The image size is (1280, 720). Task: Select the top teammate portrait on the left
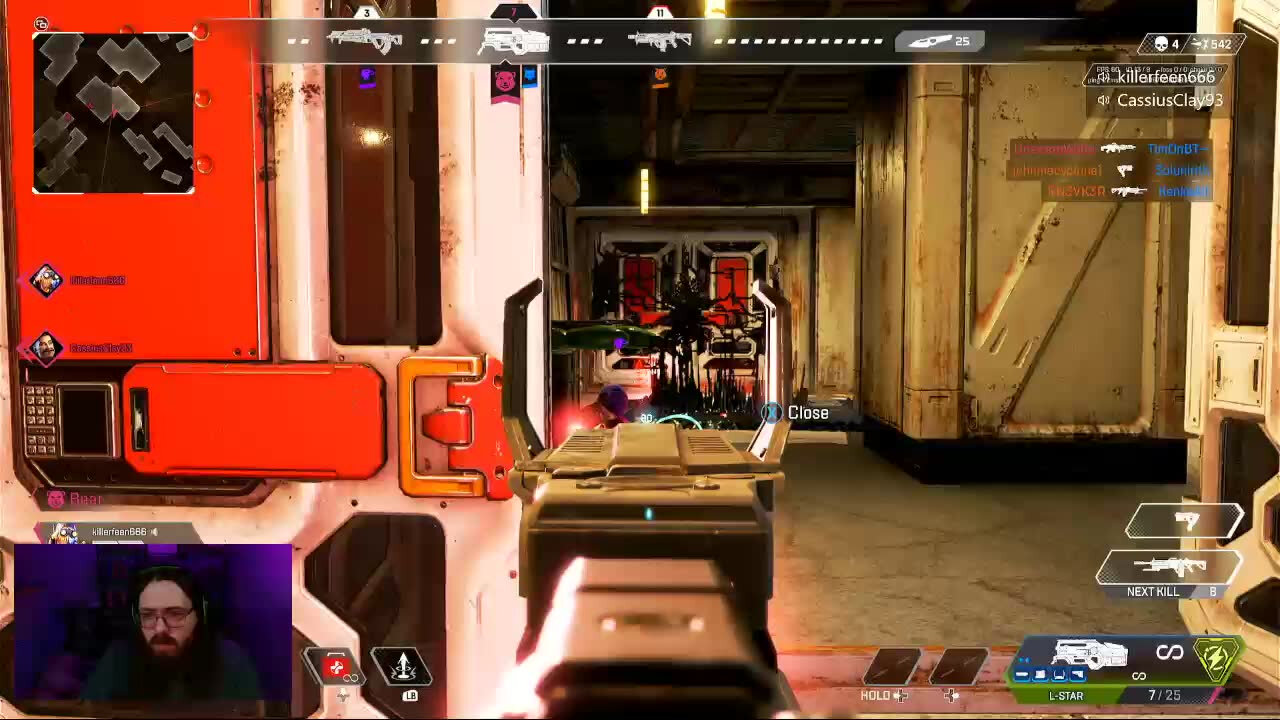point(45,281)
